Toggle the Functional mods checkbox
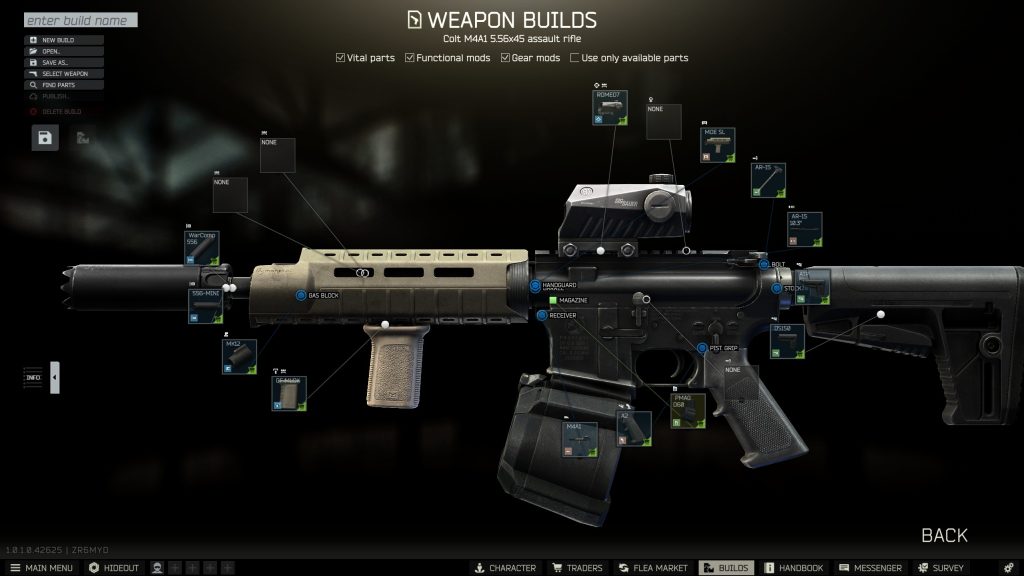Screen dimensions: 1024x576 pos(410,58)
